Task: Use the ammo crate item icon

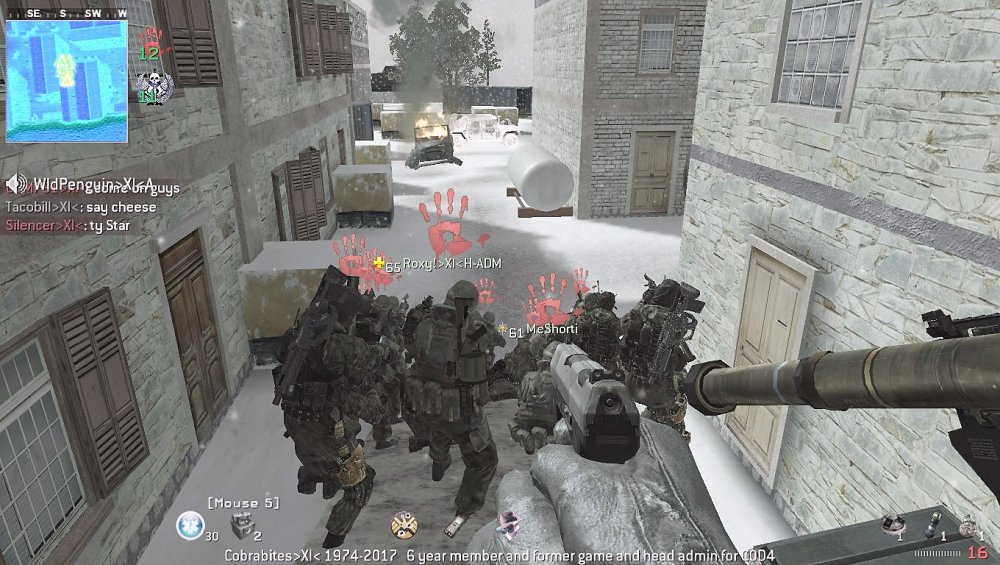Action: click(244, 524)
